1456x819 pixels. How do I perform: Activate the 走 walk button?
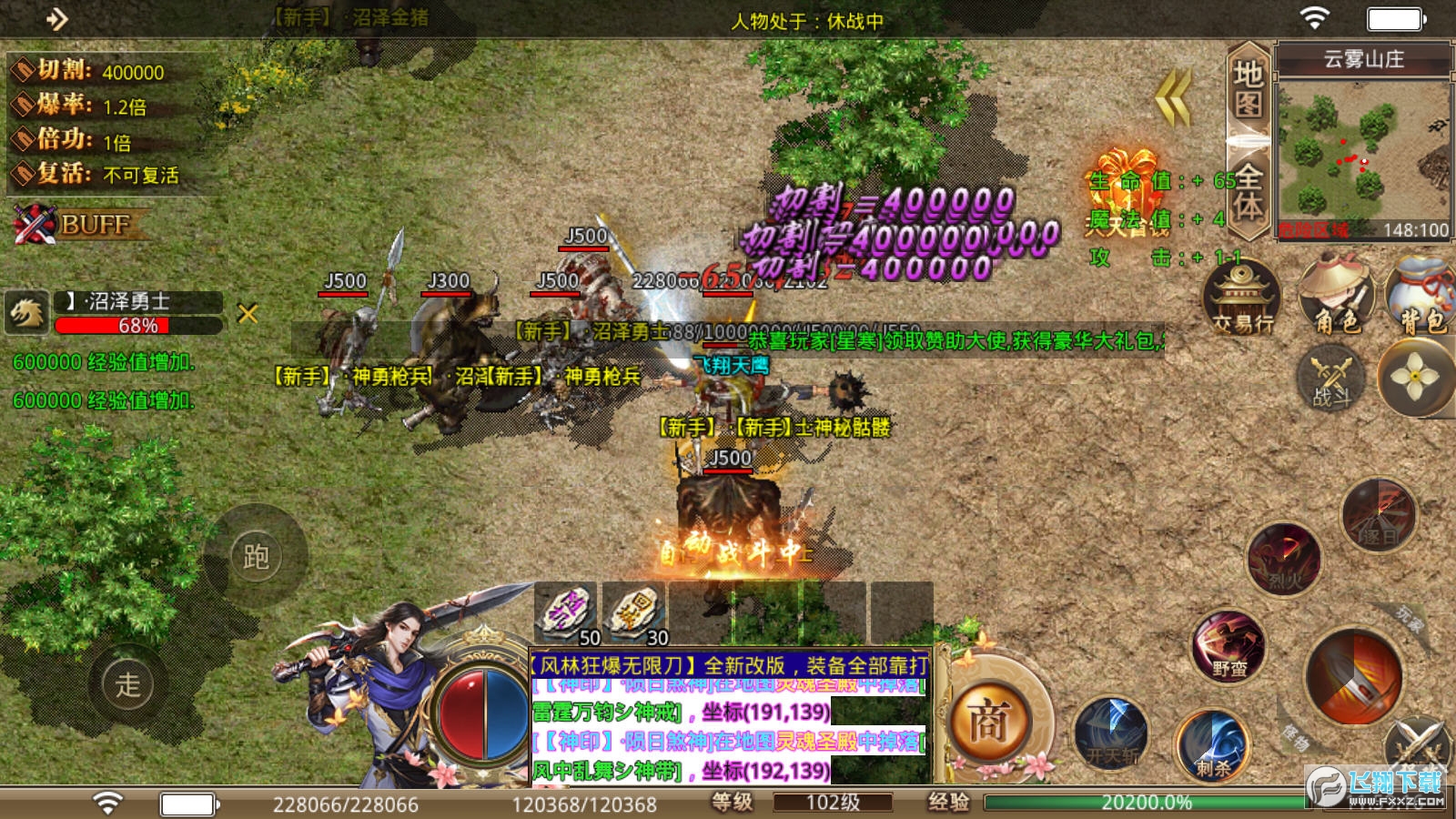pos(127,683)
